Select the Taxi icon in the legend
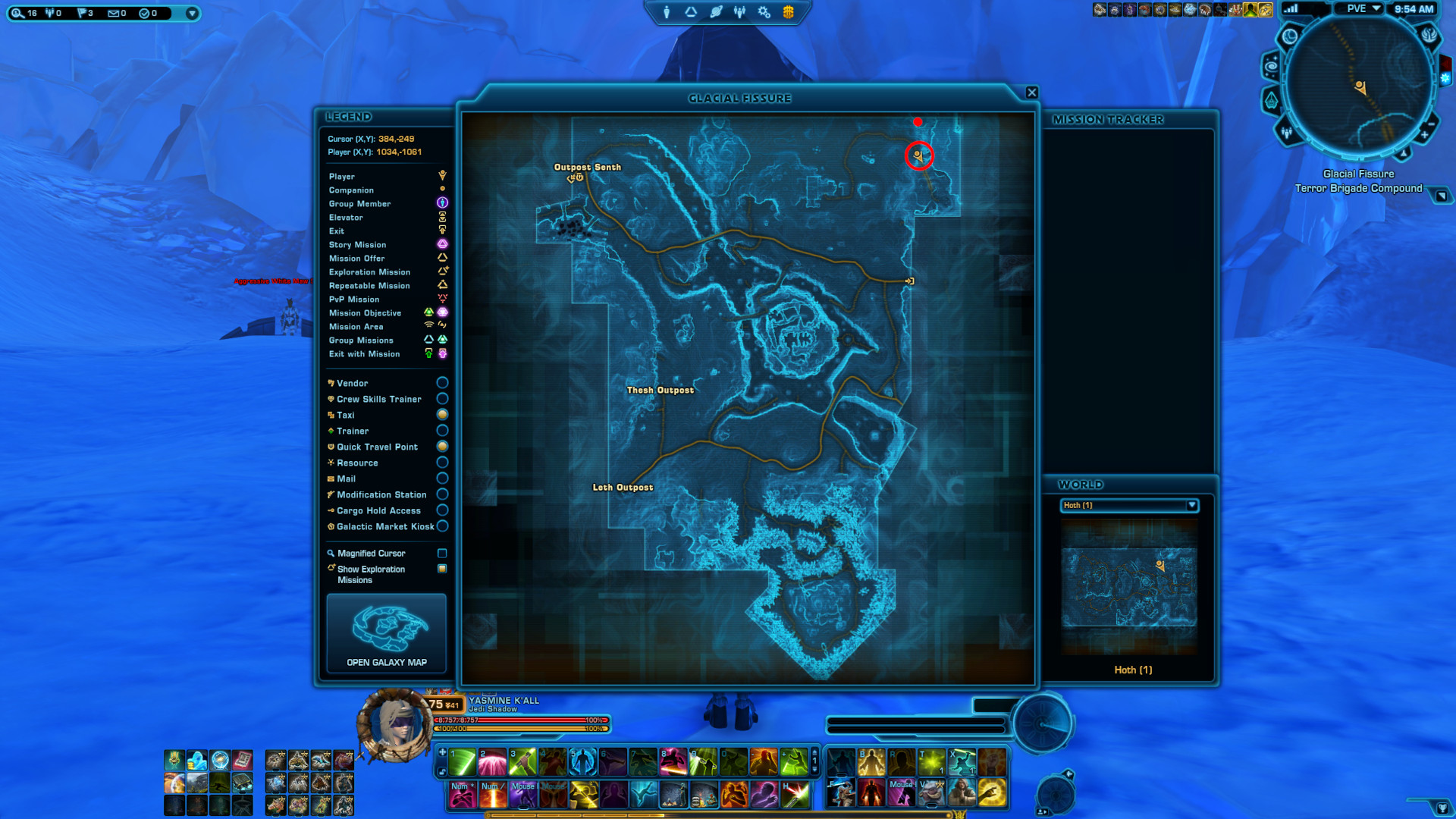 331,415
